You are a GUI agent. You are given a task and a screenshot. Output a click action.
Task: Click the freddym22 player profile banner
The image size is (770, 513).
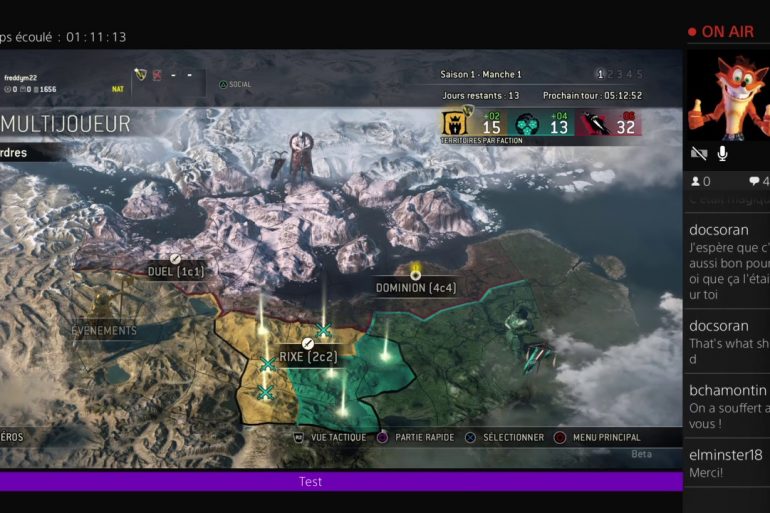30,83
